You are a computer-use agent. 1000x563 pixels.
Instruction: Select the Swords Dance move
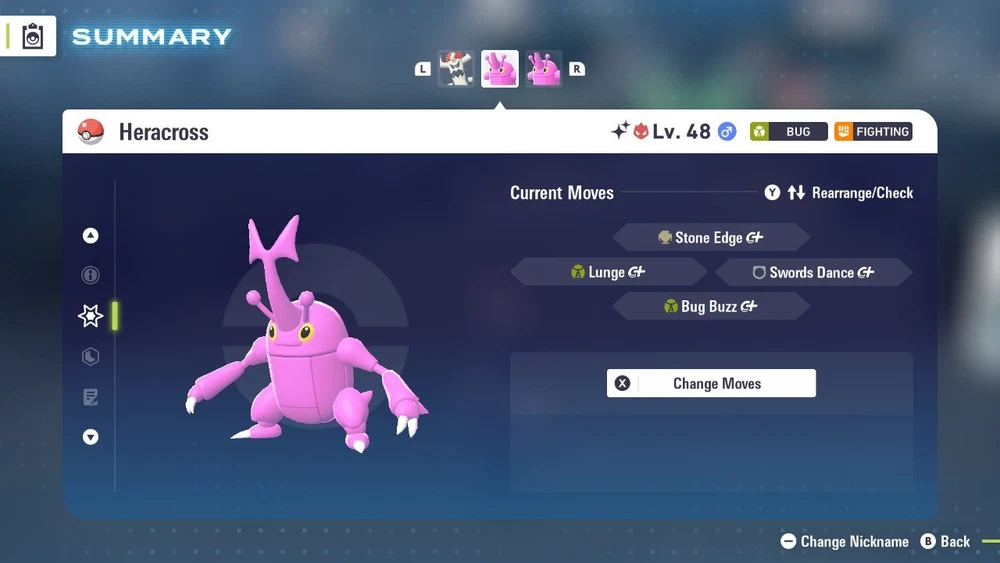point(812,272)
